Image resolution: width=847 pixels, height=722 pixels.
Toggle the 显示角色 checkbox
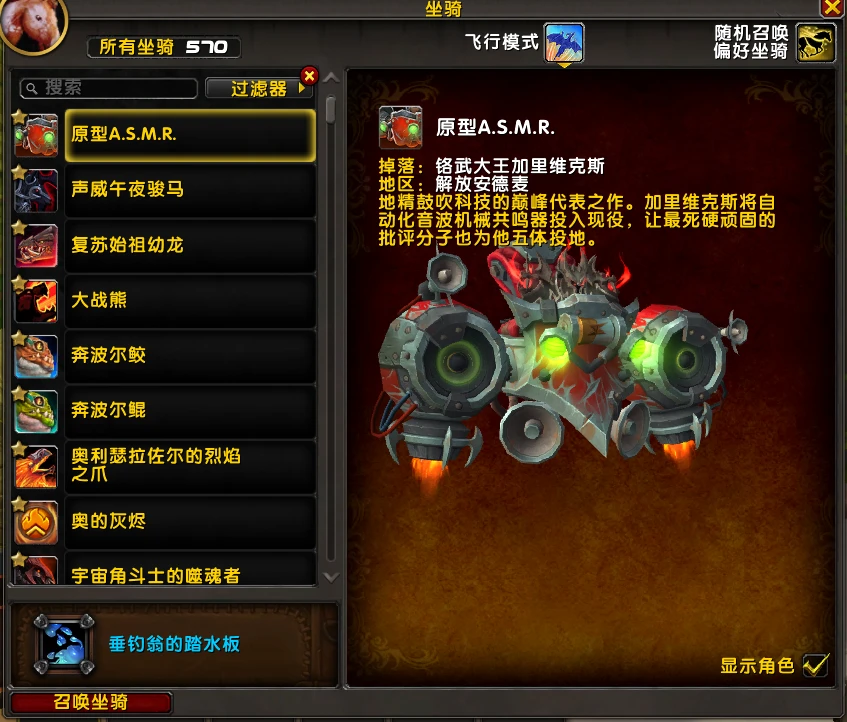click(x=816, y=665)
